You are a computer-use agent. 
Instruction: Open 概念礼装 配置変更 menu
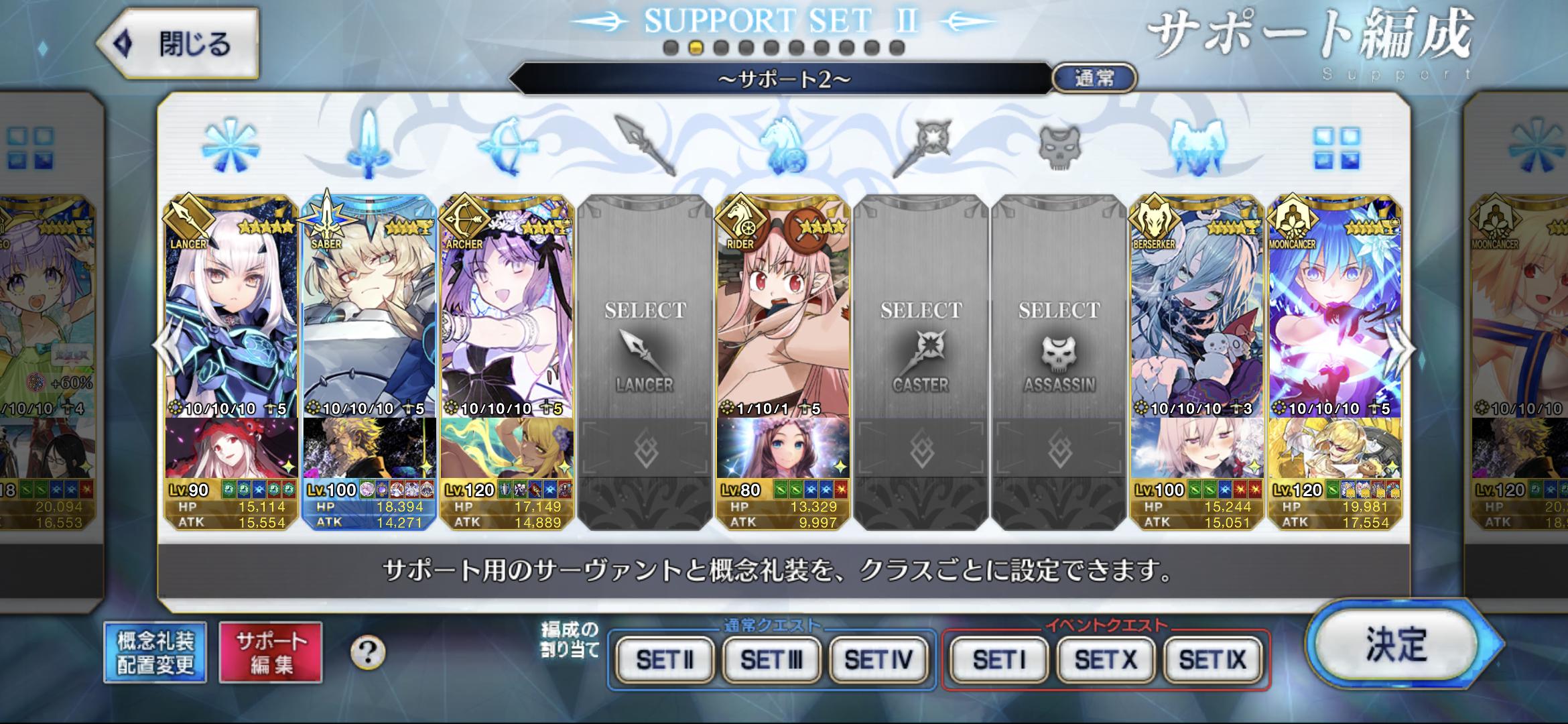click(155, 653)
